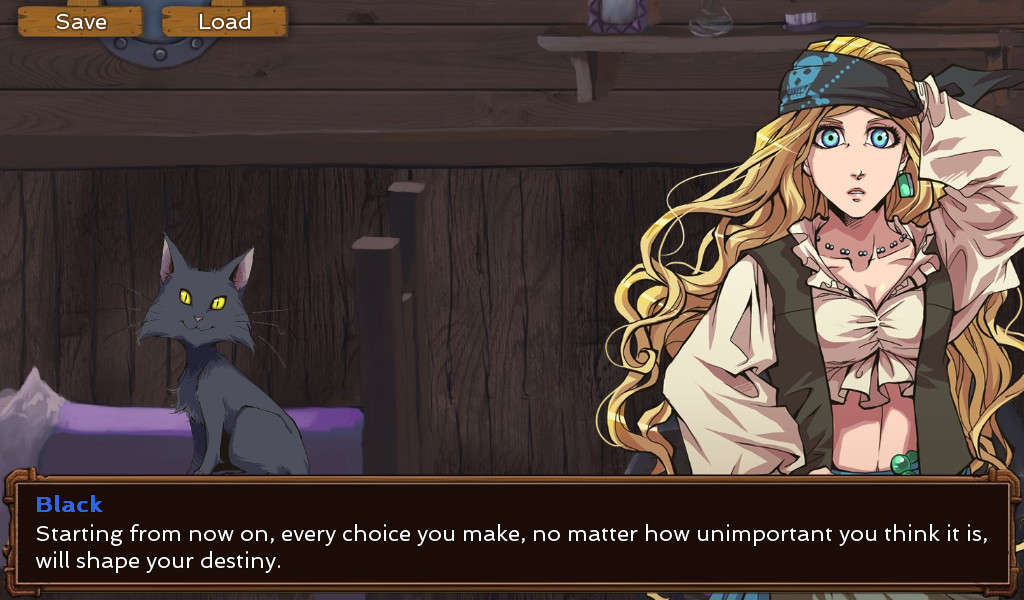Screen dimensions: 1024x600
Task: Open the Load menu
Action: pyautogui.click(x=224, y=21)
